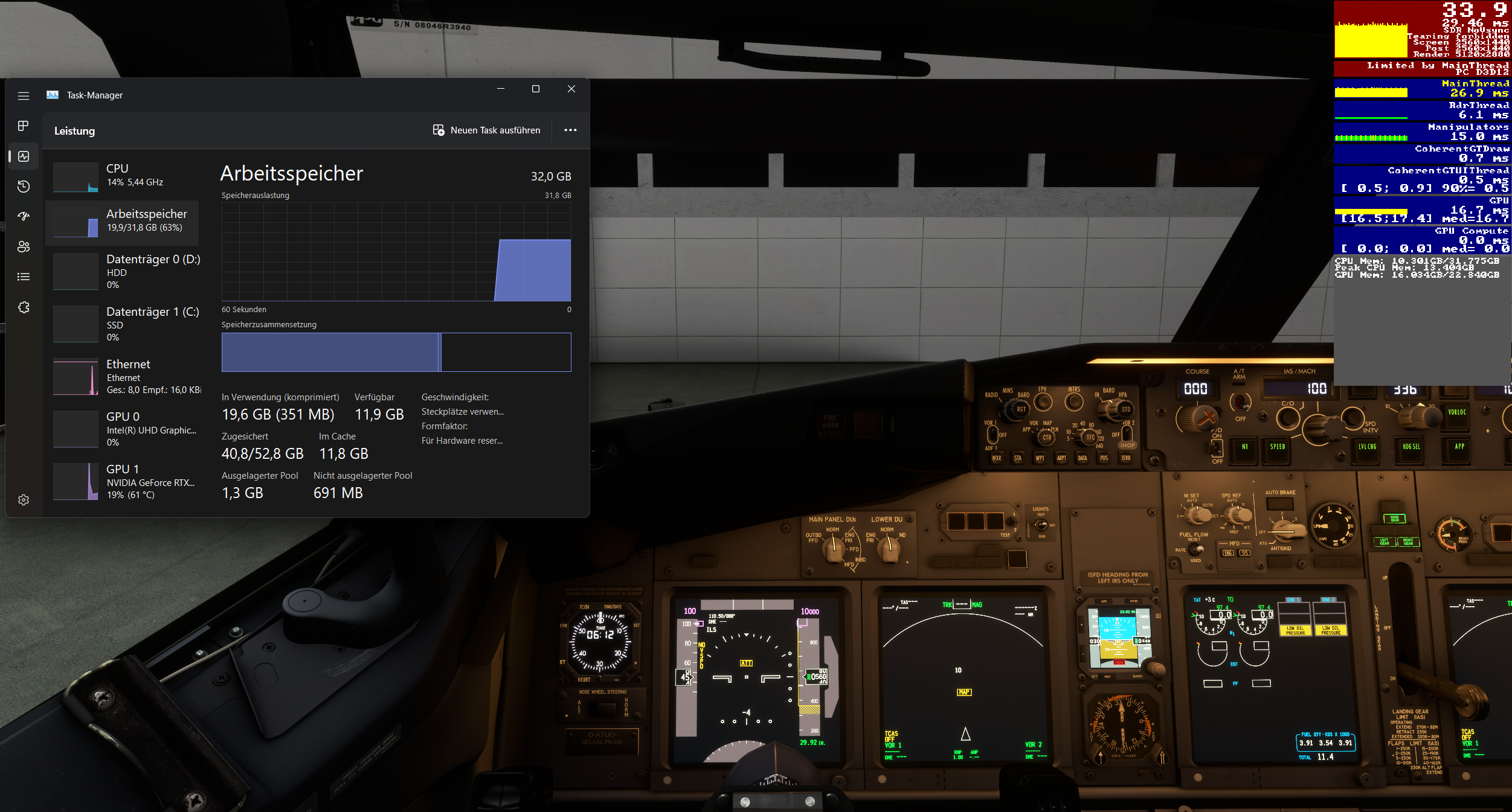Click the Speicherzusammensetzung memory composition bar

click(396, 352)
